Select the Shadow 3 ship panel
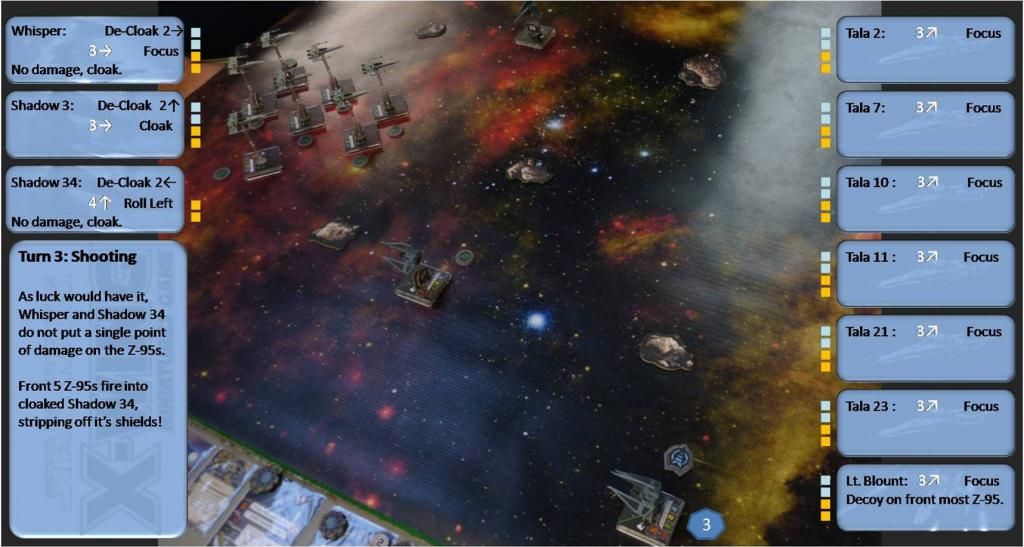This screenshot has height=547, width=1024. coord(96,124)
